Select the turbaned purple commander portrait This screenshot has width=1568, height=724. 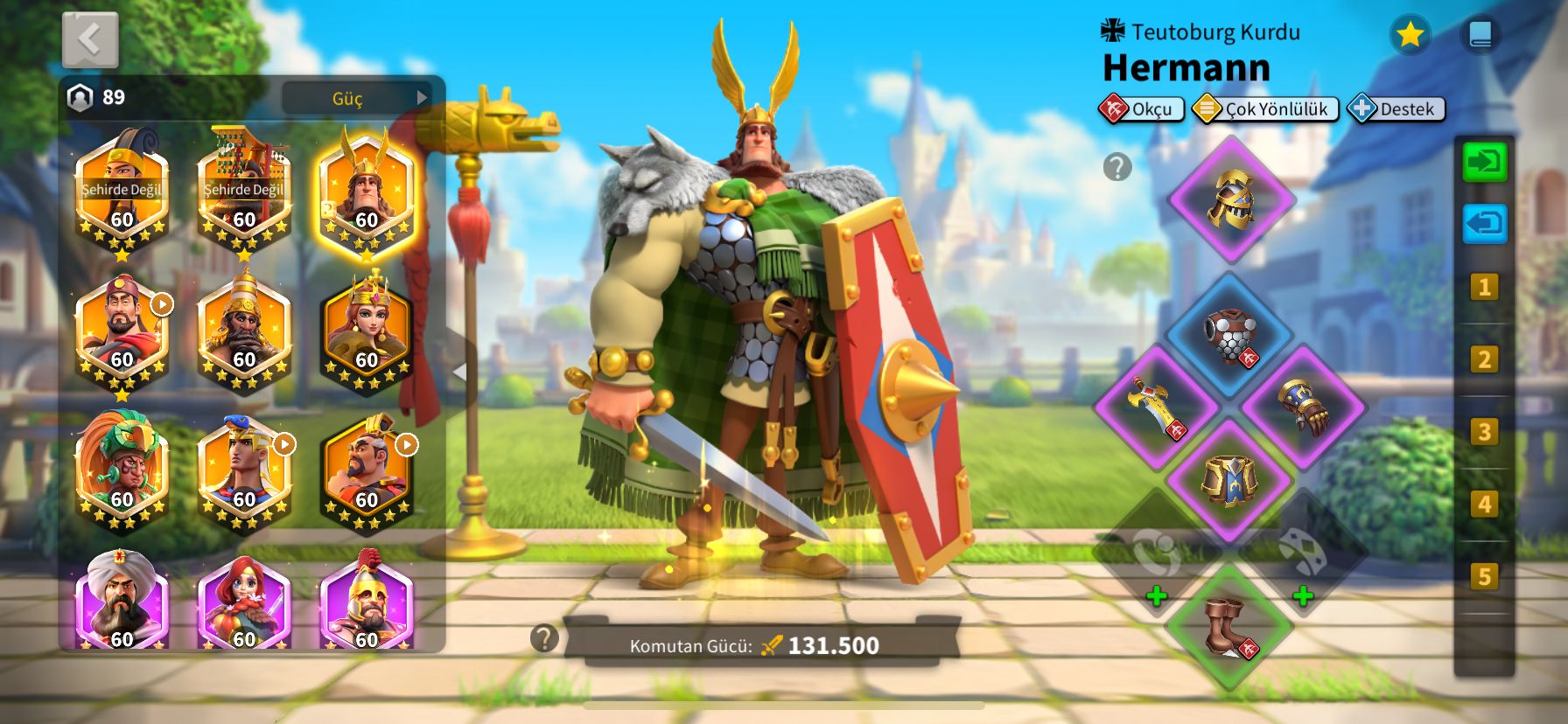click(122, 602)
